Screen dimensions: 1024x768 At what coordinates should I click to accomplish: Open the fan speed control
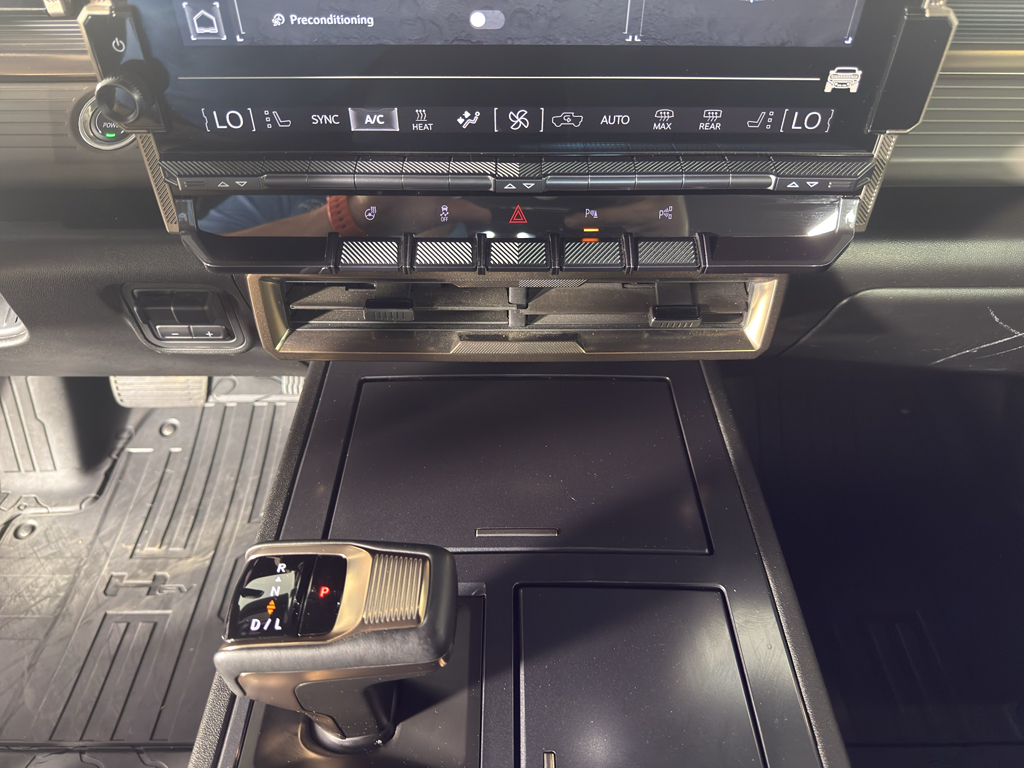pyautogui.click(x=518, y=121)
